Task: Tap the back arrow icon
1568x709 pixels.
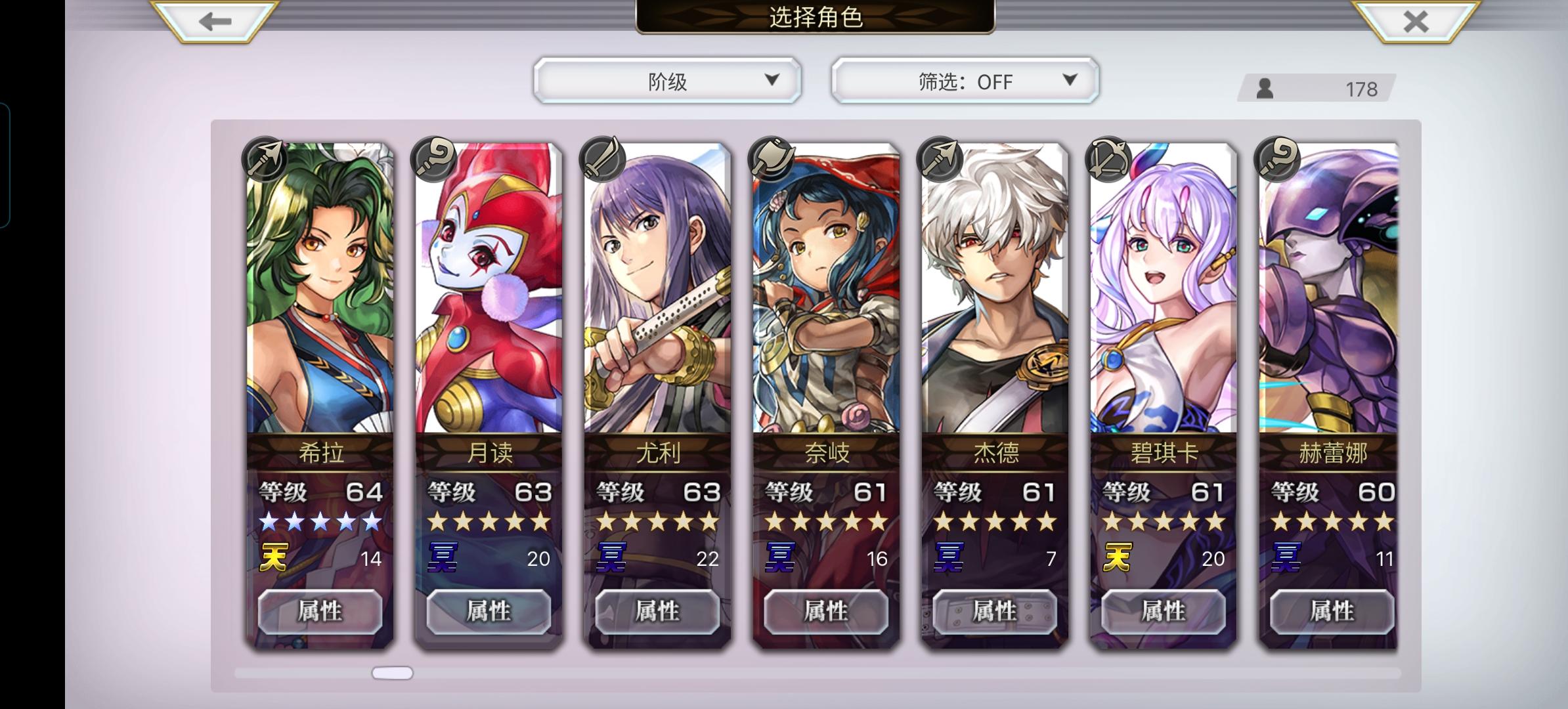Action: (209, 22)
